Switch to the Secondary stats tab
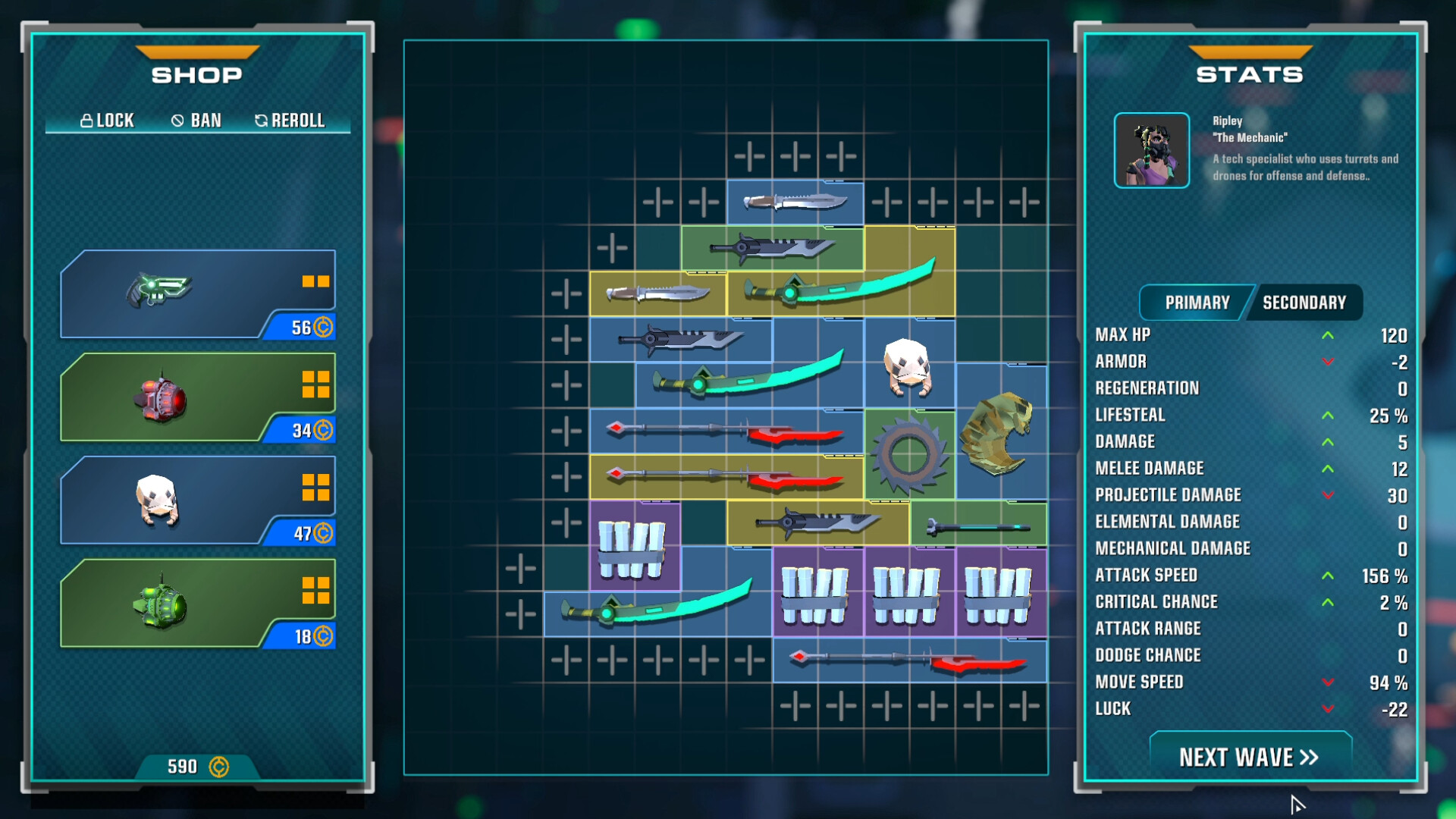Screen dimensions: 1456x819 [x=1304, y=302]
